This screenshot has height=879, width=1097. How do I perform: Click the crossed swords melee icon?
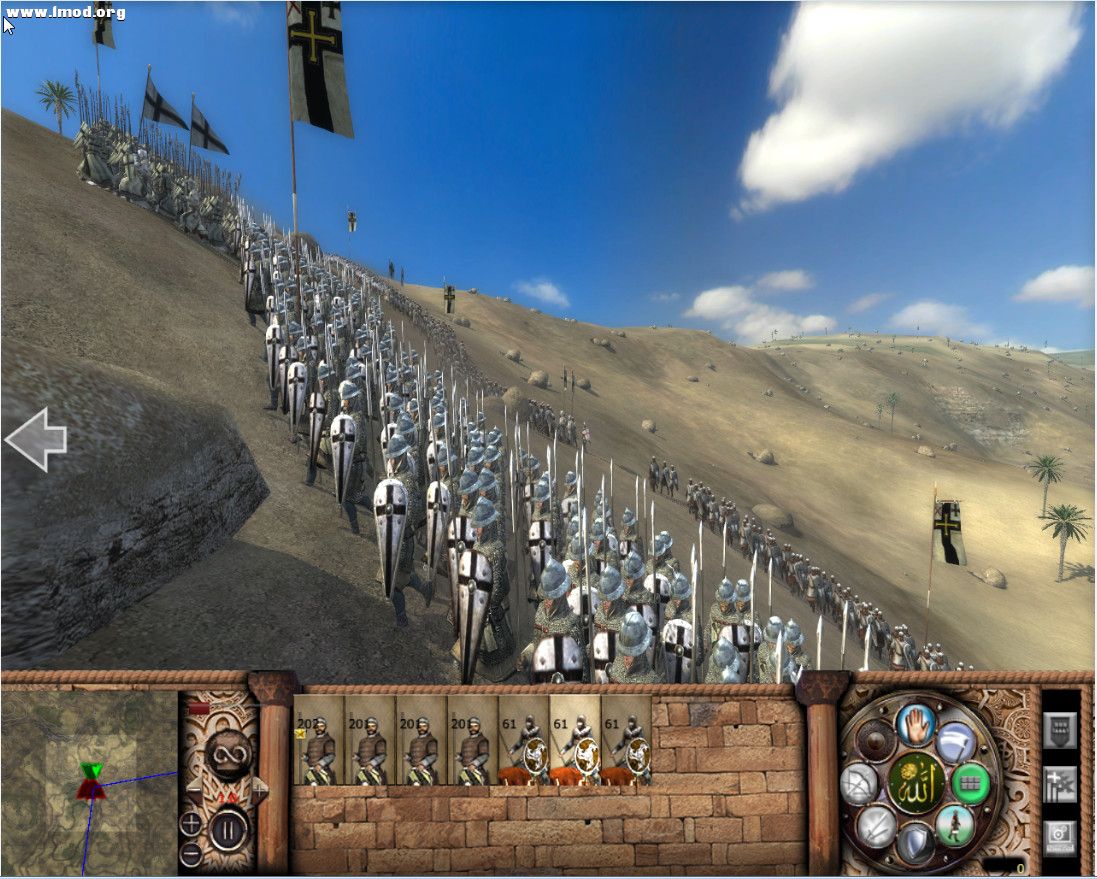click(875, 826)
